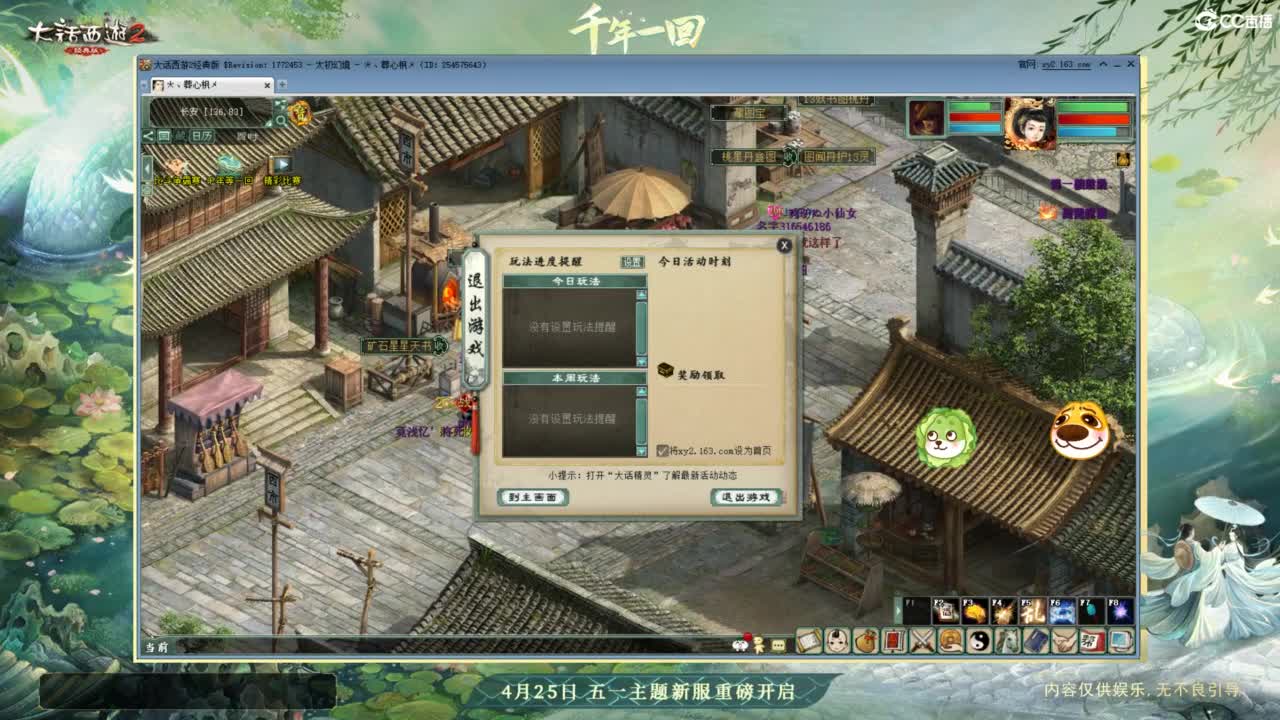This screenshot has height=720, width=1280.
Task: Open the horse summon pet icon
Action: click(x=1008, y=640)
